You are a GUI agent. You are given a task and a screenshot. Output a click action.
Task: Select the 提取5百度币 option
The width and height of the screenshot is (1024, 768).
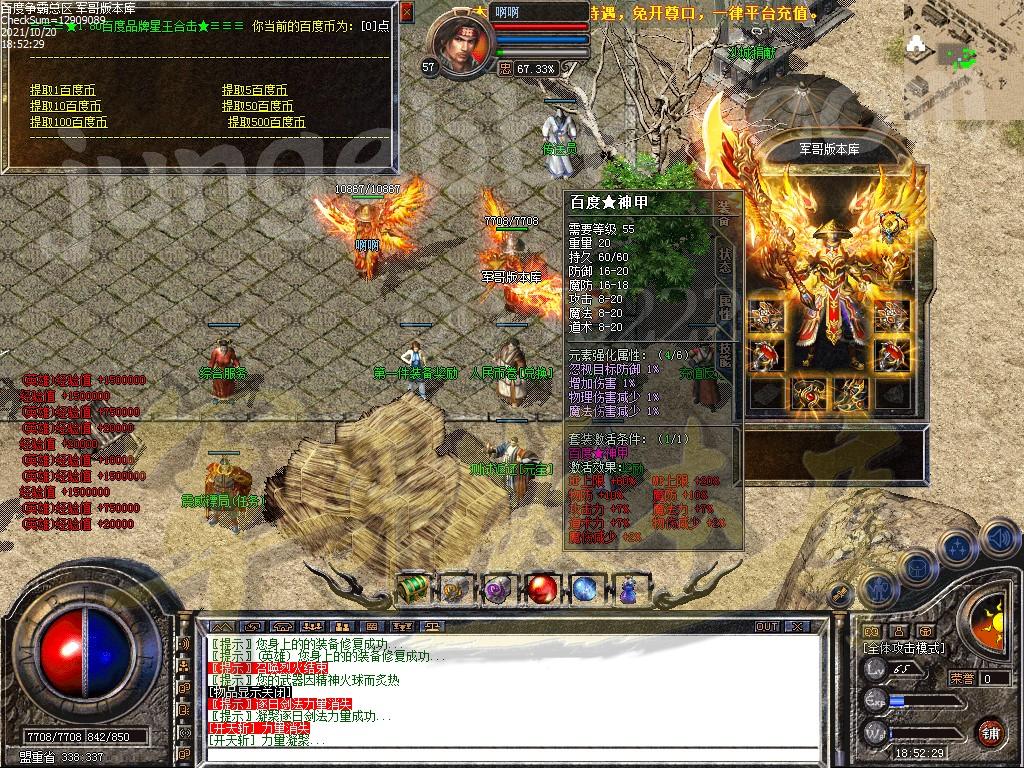pyautogui.click(x=255, y=90)
